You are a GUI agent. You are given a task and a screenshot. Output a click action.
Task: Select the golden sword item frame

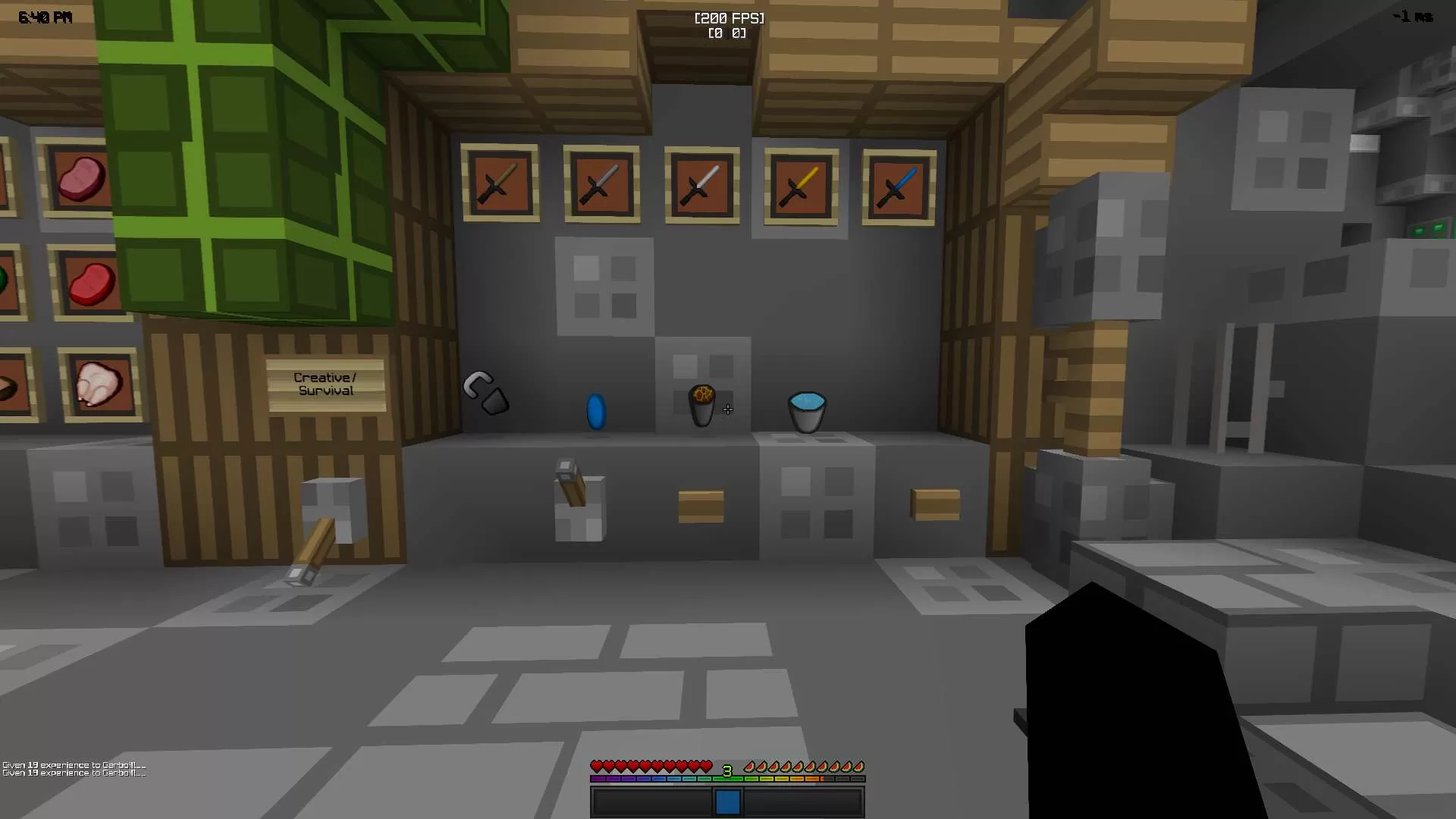[801, 187]
